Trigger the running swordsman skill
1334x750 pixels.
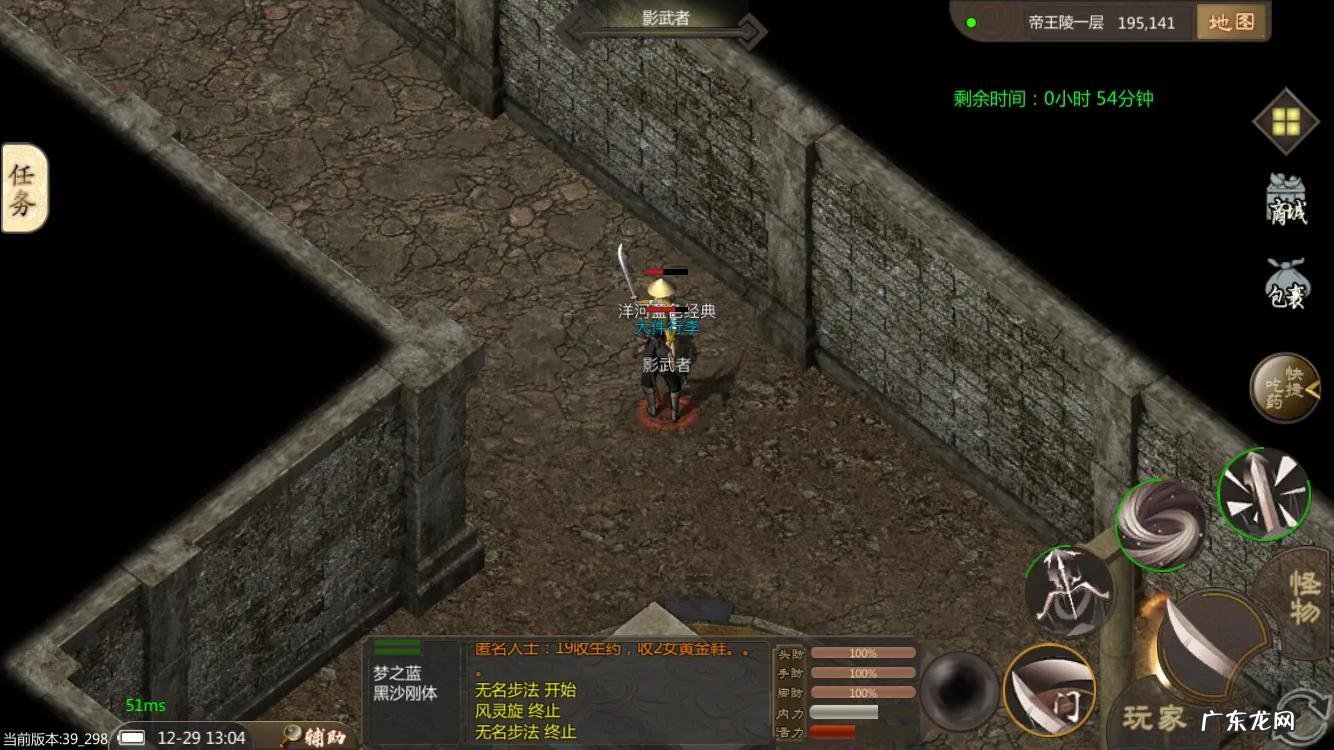click(1069, 590)
